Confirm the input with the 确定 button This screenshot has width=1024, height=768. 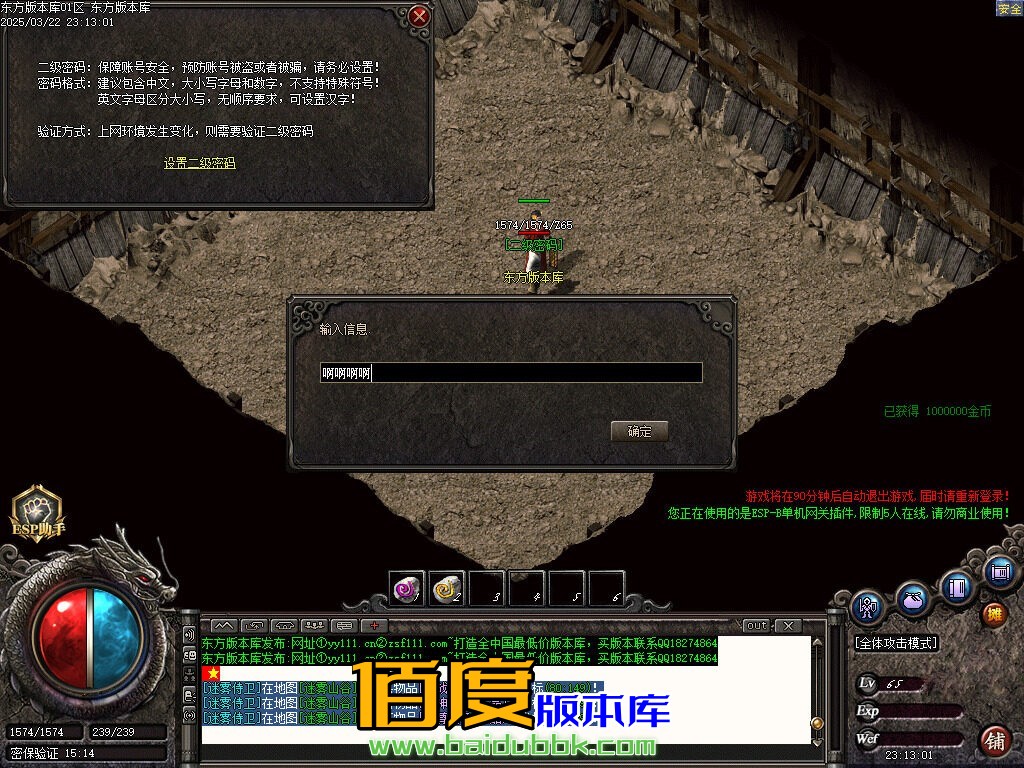tap(639, 432)
